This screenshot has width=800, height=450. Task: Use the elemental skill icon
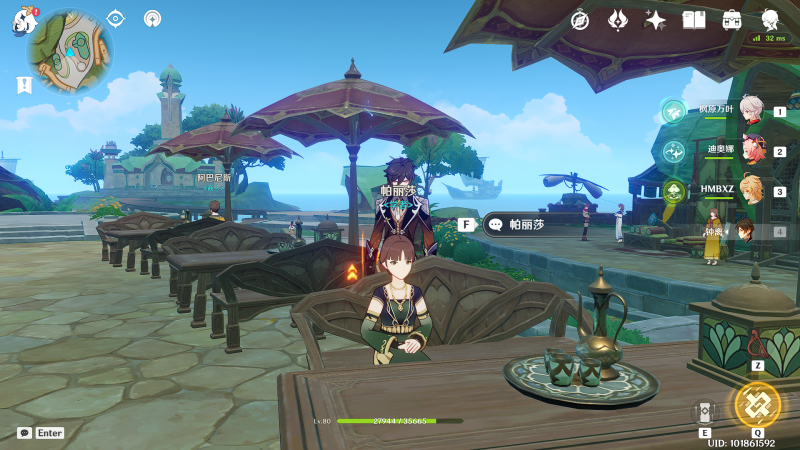click(x=704, y=412)
